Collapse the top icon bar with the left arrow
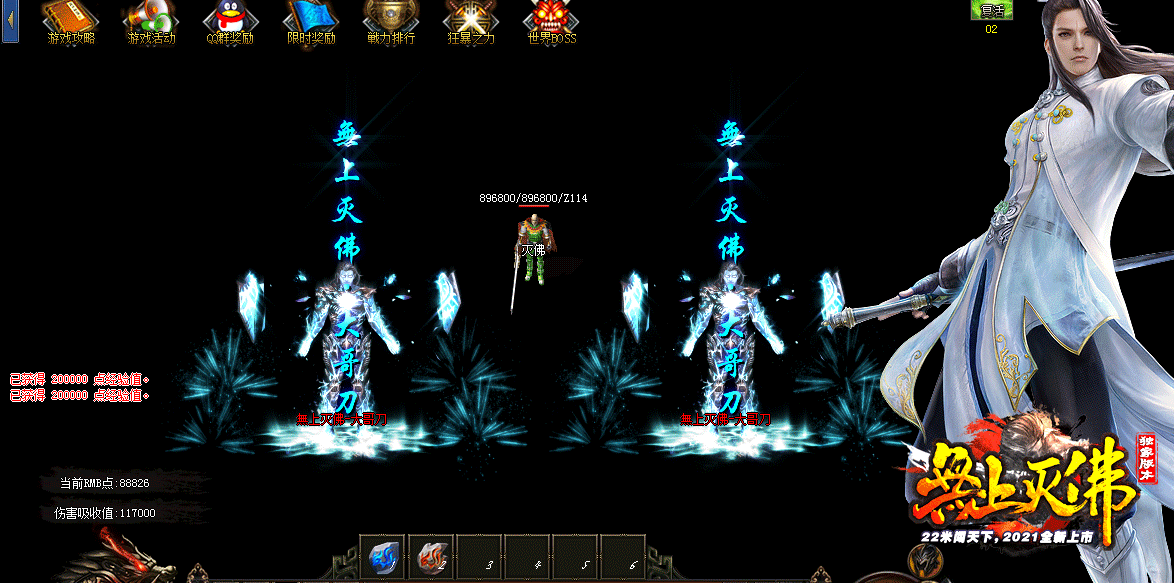Image resolution: width=1174 pixels, height=583 pixels. tap(11, 21)
